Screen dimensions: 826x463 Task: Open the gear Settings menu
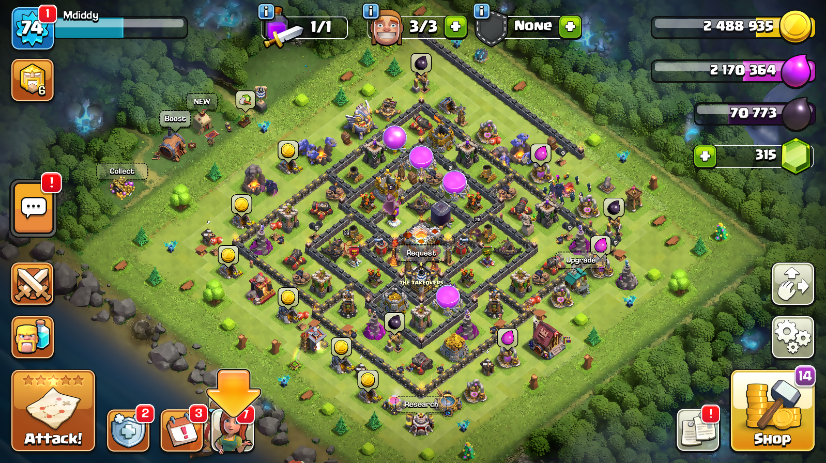click(792, 337)
